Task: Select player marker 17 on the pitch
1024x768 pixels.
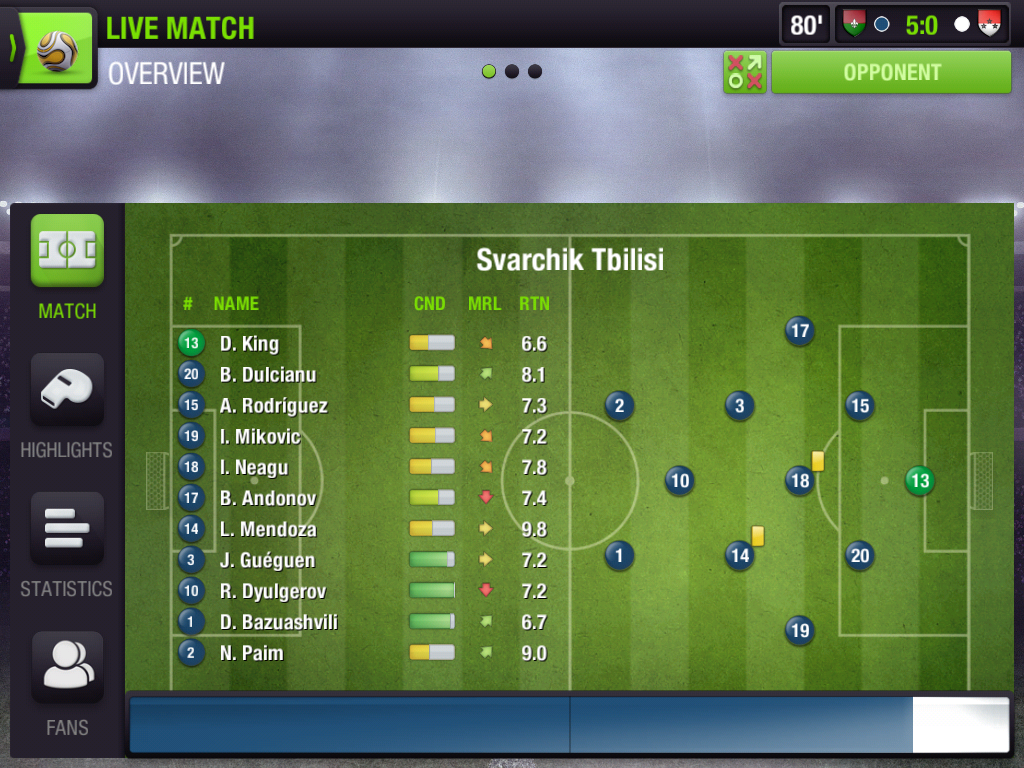Action: 799,331
